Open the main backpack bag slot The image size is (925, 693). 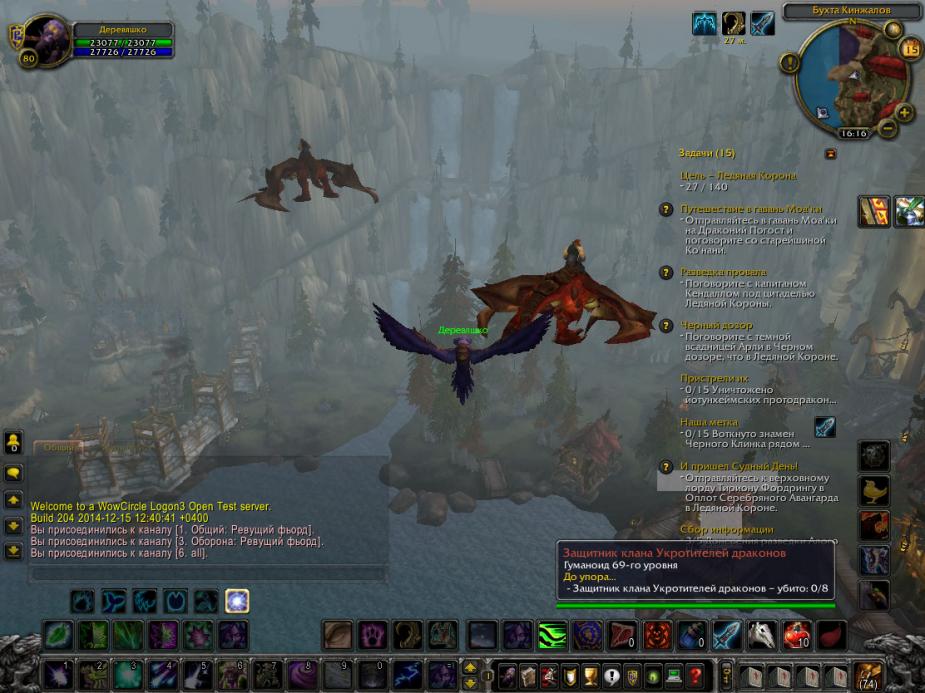866,675
